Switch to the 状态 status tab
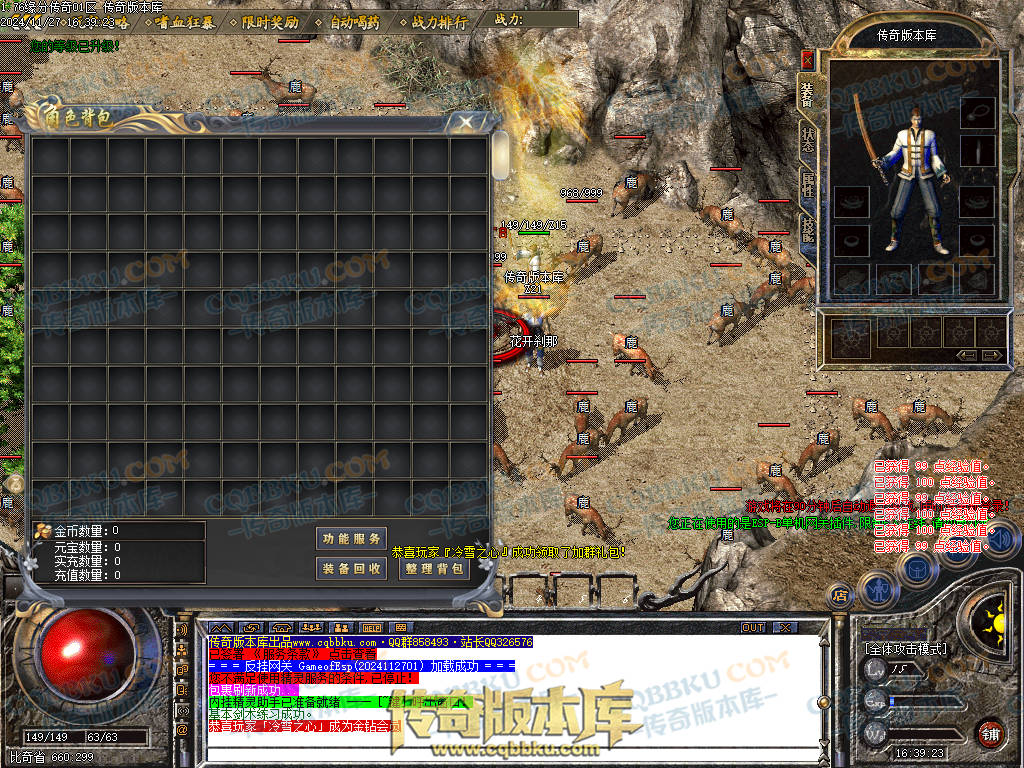The image size is (1024, 768). [807, 140]
